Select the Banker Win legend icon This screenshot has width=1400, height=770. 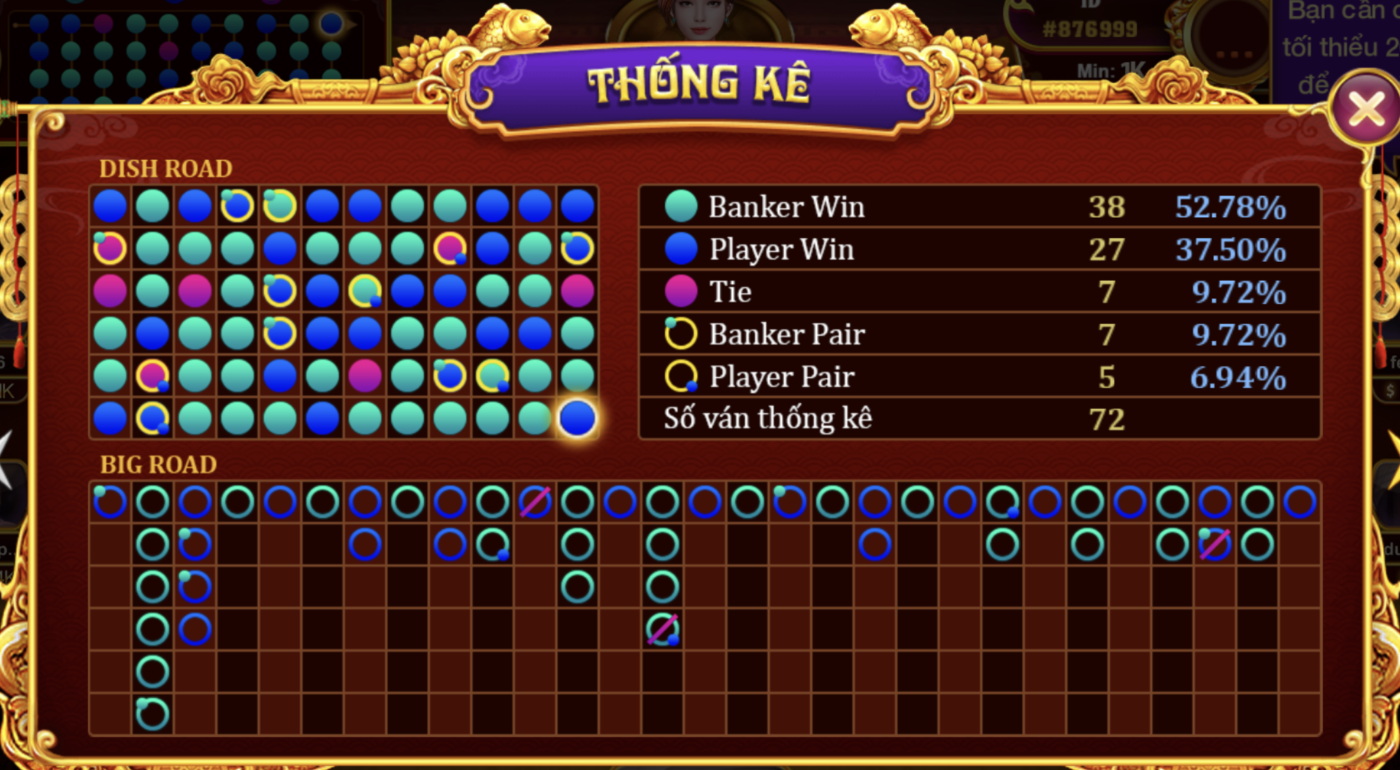click(x=681, y=207)
